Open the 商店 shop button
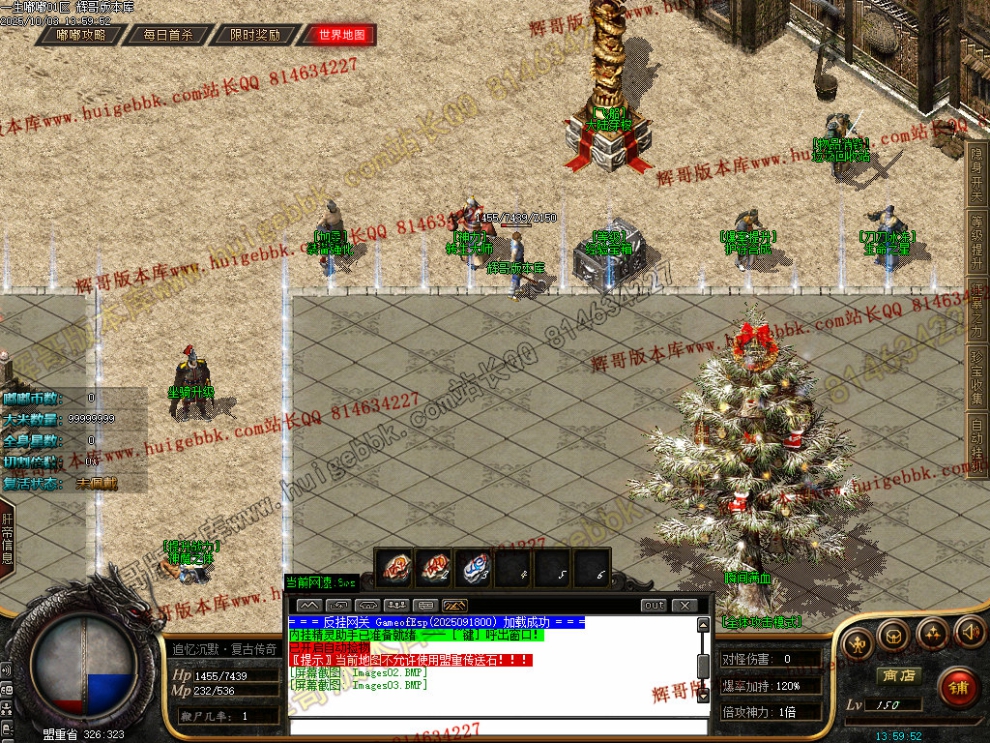Viewport: 990px width, 743px height. point(899,676)
